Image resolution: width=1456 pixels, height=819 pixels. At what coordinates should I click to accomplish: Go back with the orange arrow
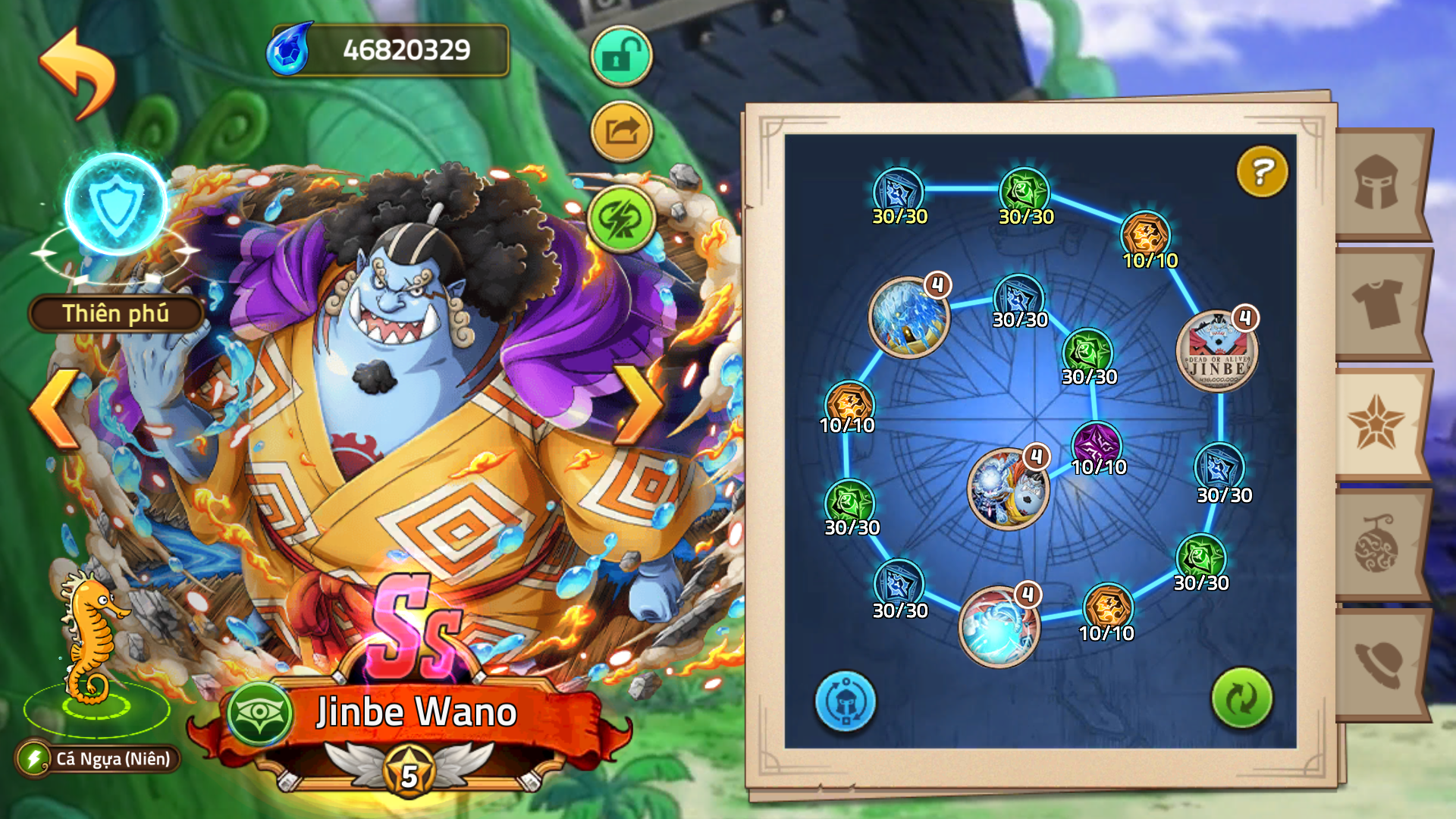pyautogui.click(x=78, y=72)
